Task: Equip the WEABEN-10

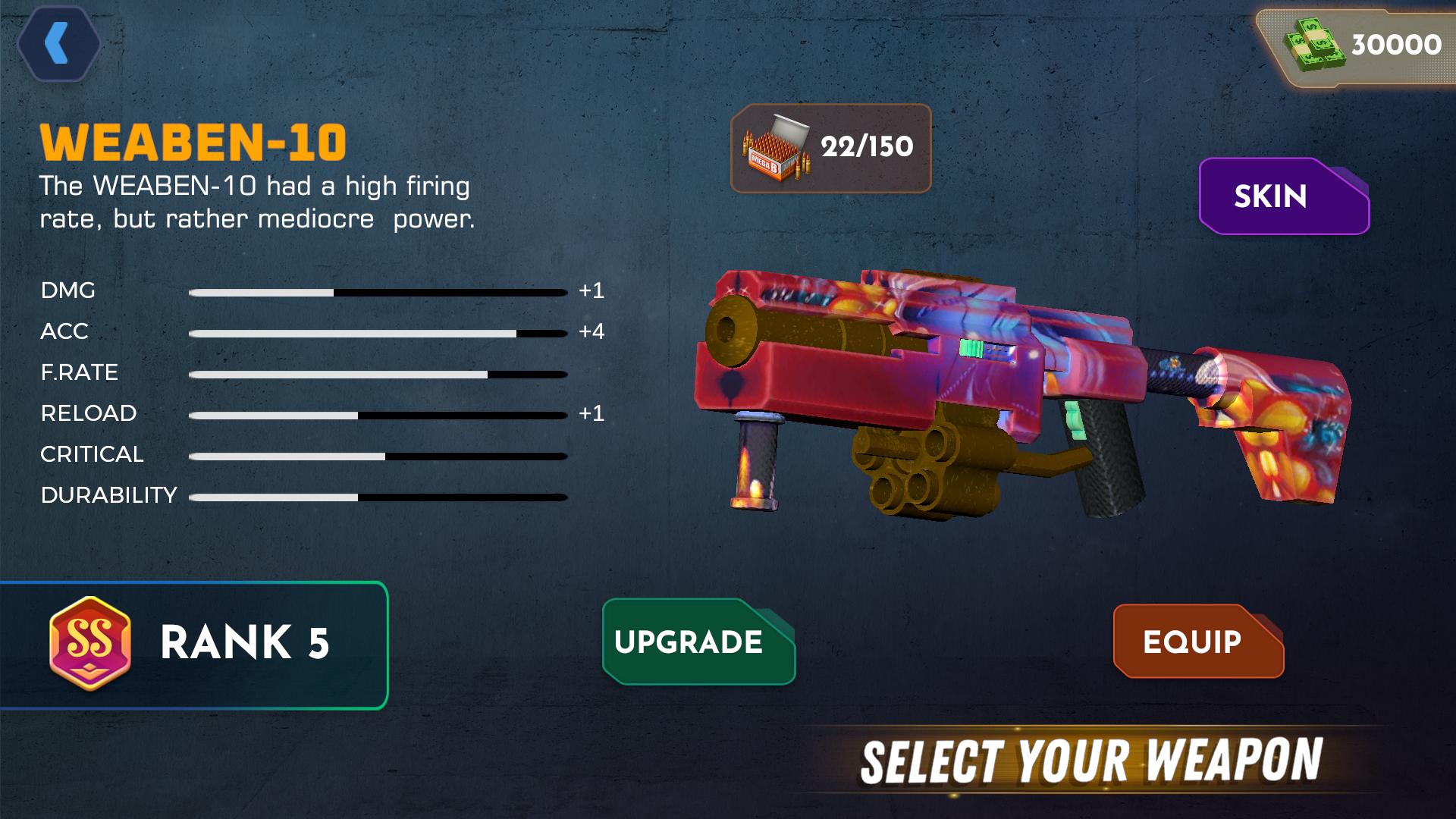Action: (x=1197, y=642)
